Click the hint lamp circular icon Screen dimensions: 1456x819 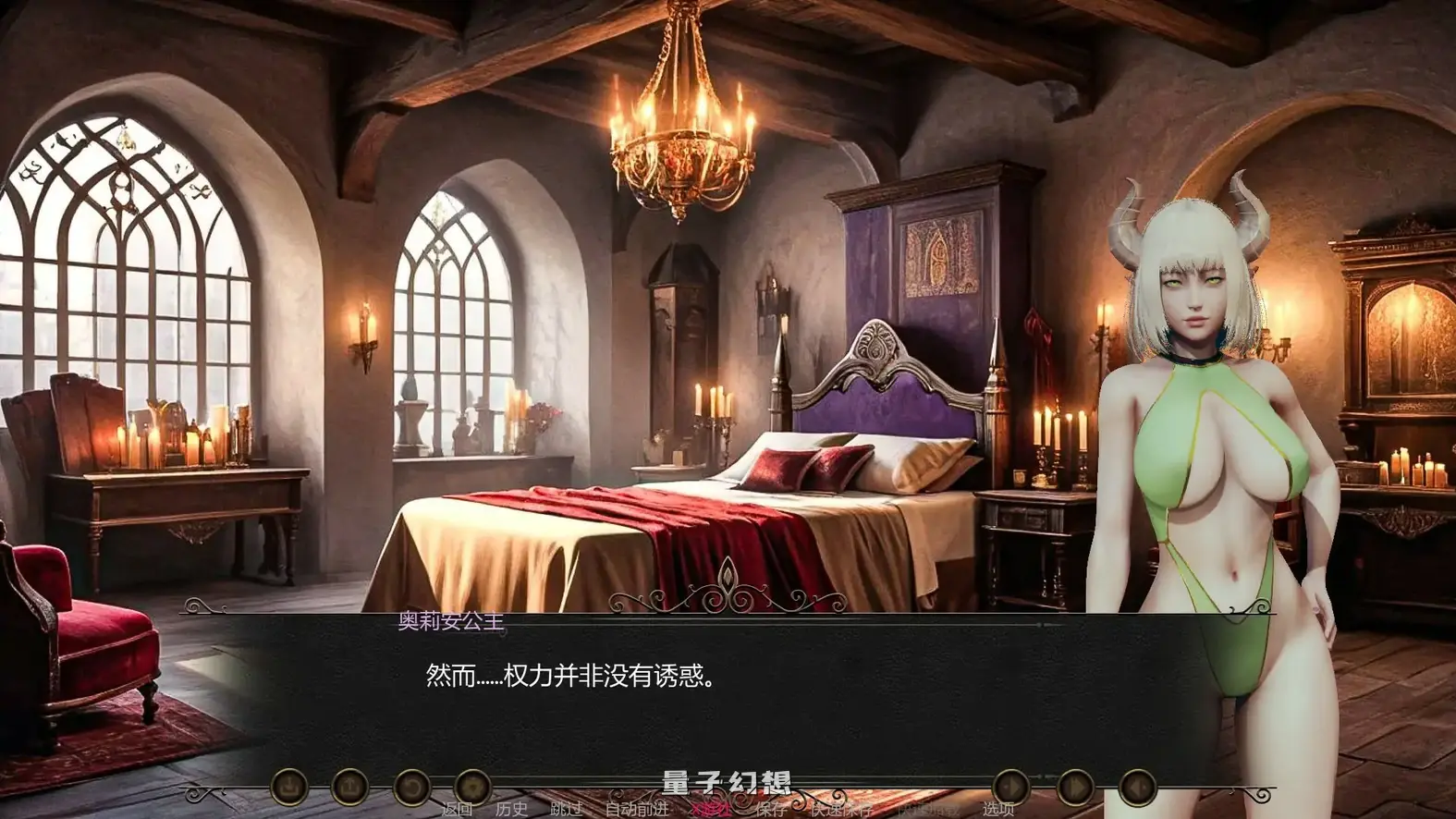click(474, 788)
